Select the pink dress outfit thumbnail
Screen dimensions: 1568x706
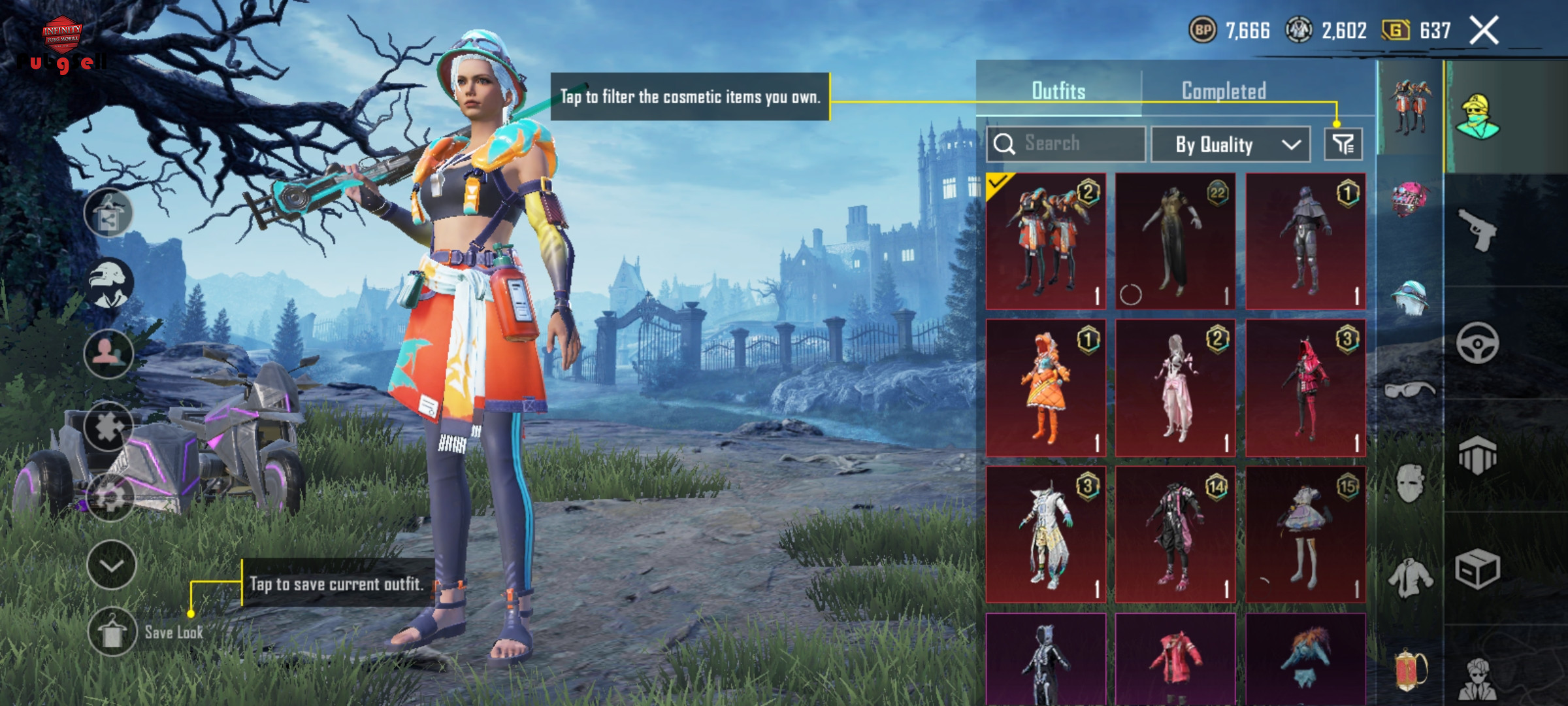(x=1175, y=388)
